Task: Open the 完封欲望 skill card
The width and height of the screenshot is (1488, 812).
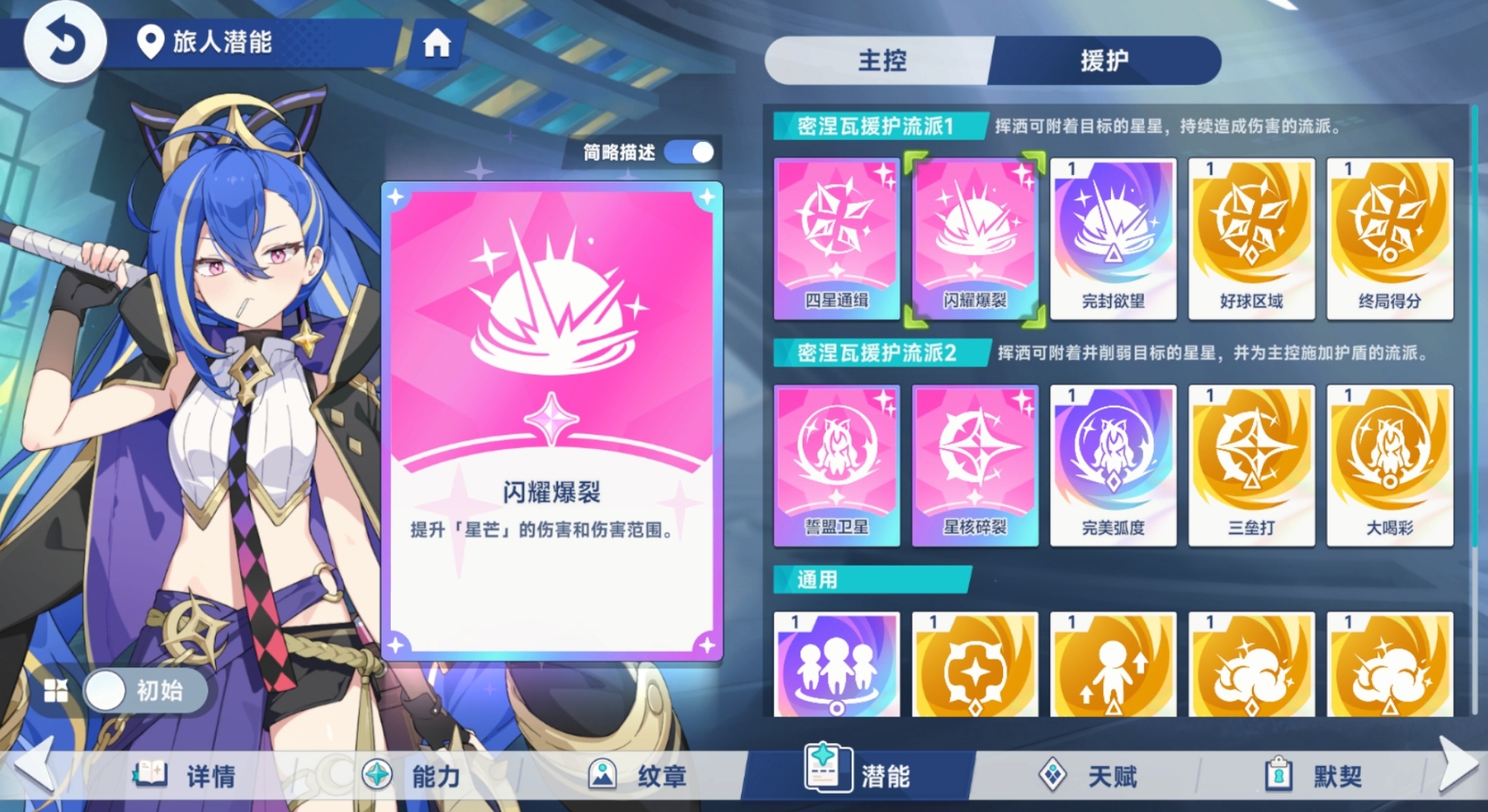Action: click(x=1114, y=235)
